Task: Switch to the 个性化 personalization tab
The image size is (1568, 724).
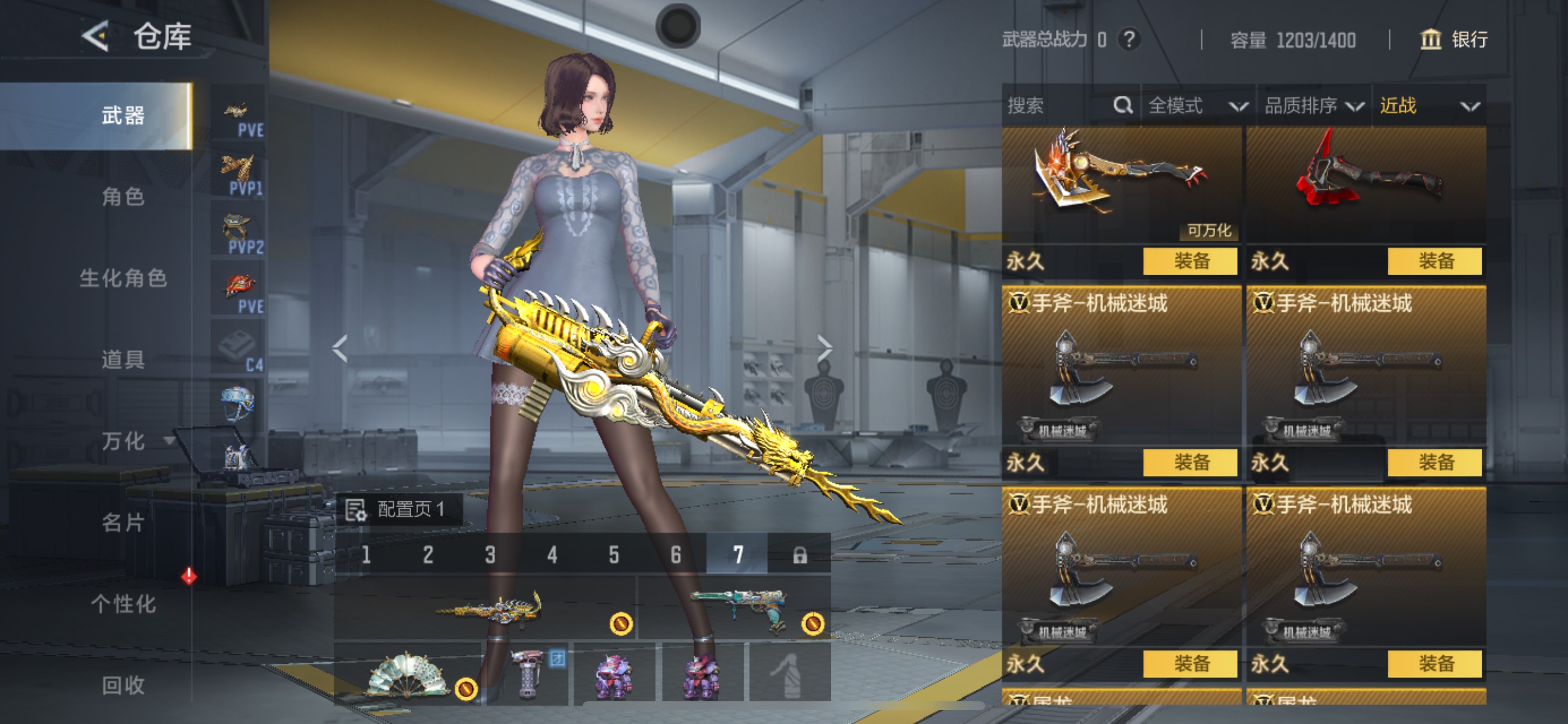Action: 123,603
